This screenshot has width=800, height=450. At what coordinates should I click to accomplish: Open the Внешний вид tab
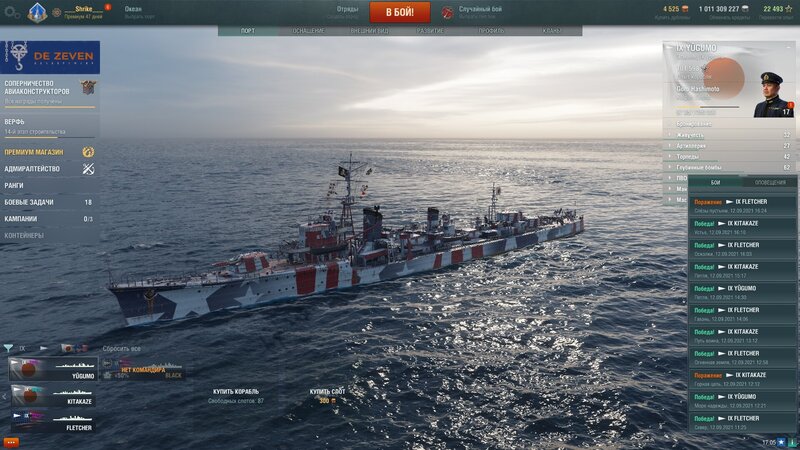(x=369, y=31)
